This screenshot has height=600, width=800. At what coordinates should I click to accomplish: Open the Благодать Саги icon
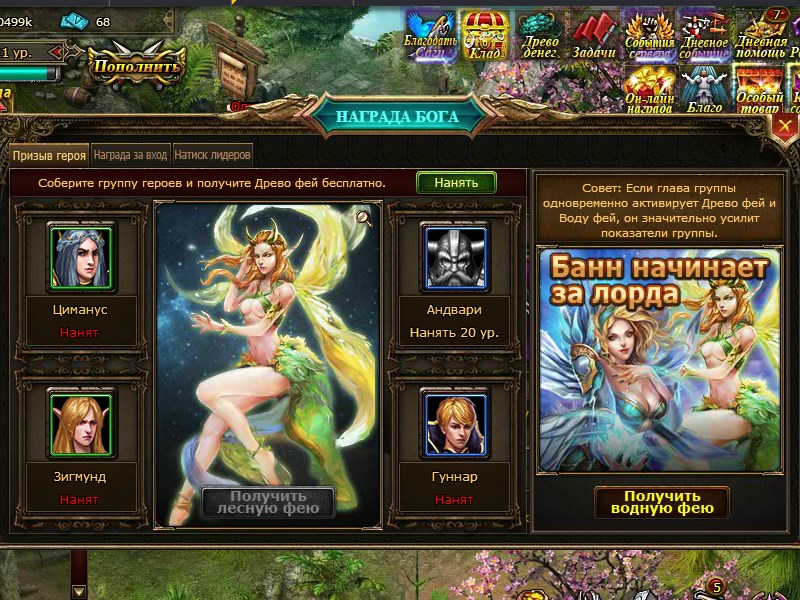click(x=431, y=35)
